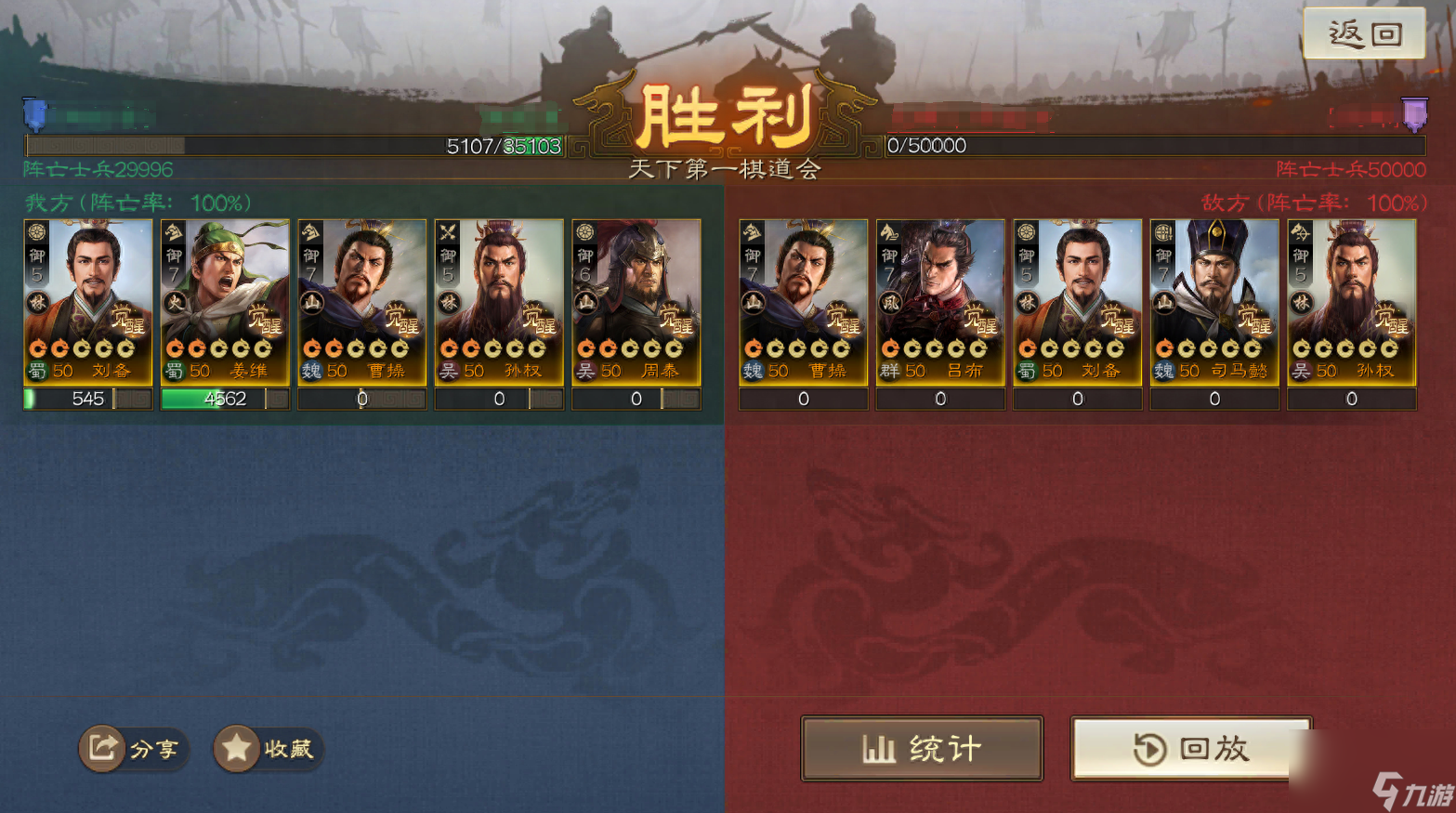Screen dimensions: 1456x813
Task: Click the star icon on the 收藏 button
Action: [x=239, y=747]
